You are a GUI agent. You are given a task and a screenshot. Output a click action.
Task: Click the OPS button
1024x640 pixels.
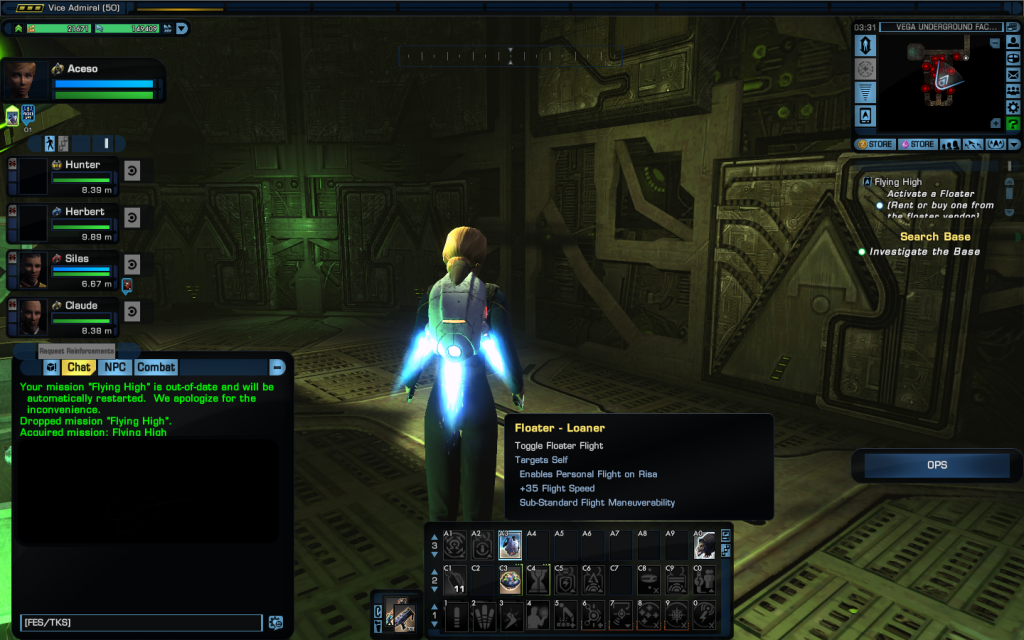click(x=936, y=465)
